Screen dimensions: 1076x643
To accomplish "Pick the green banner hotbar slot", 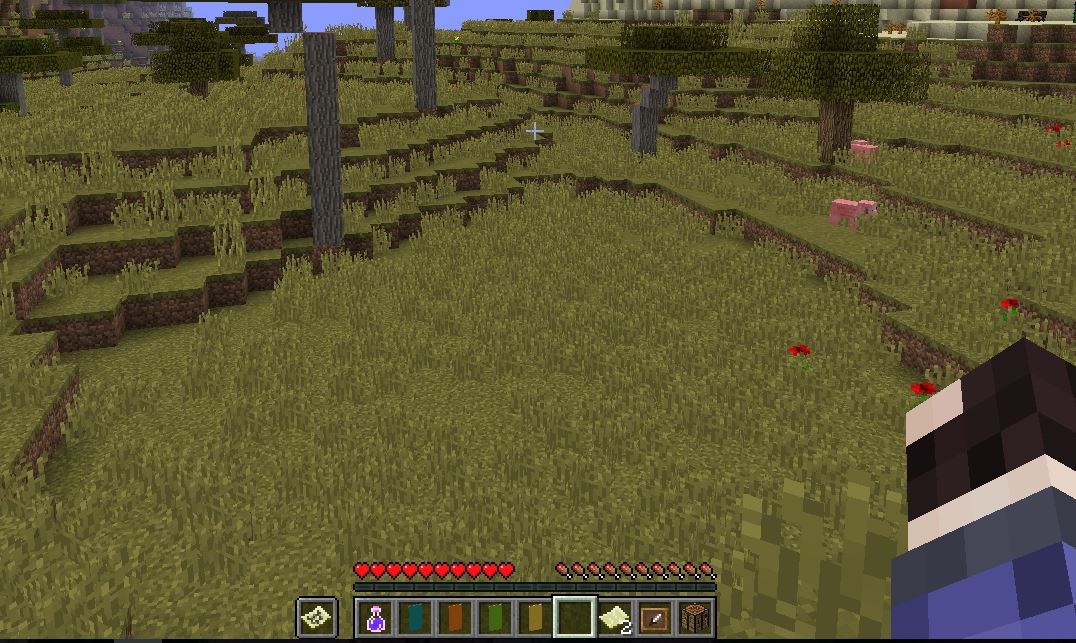I will pyautogui.click(x=495, y=618).
